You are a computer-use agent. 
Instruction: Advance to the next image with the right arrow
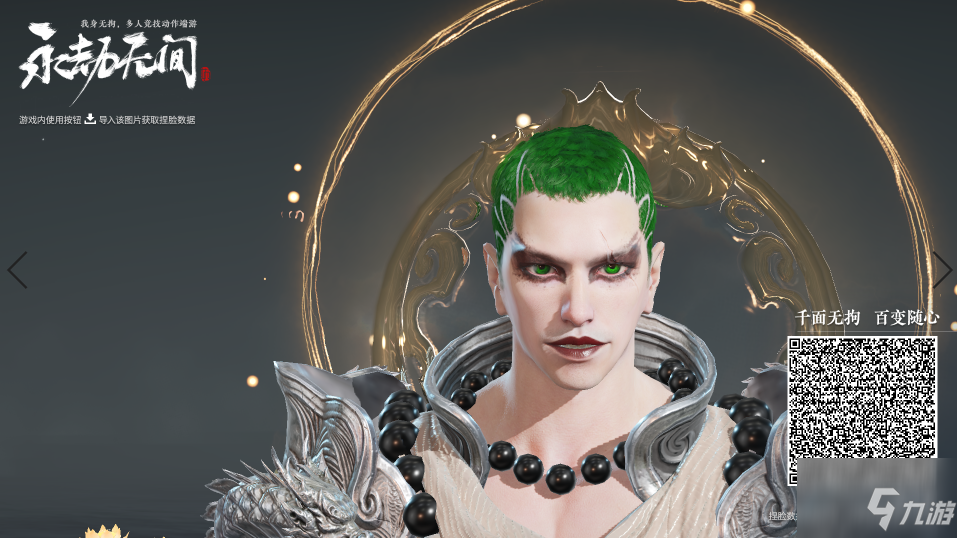point(941,269)
